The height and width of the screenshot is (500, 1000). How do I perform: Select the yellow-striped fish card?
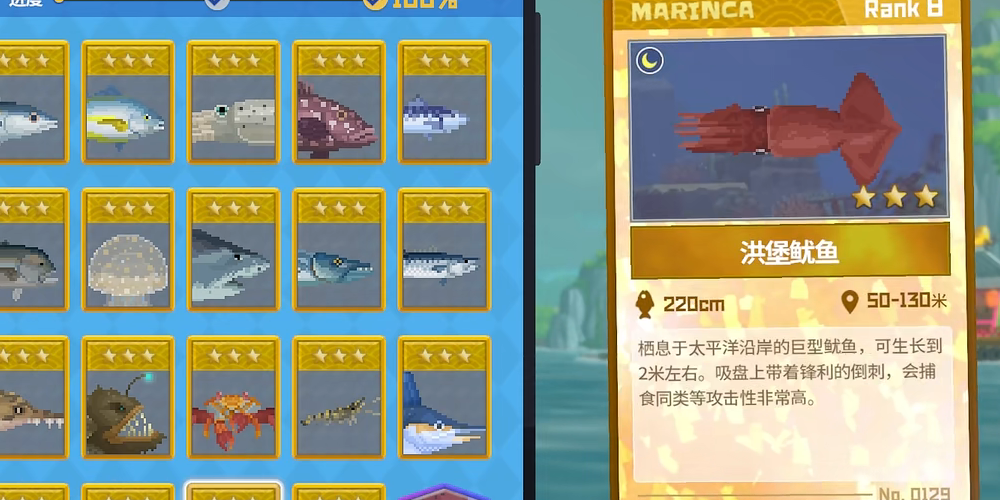pos(125,104)
